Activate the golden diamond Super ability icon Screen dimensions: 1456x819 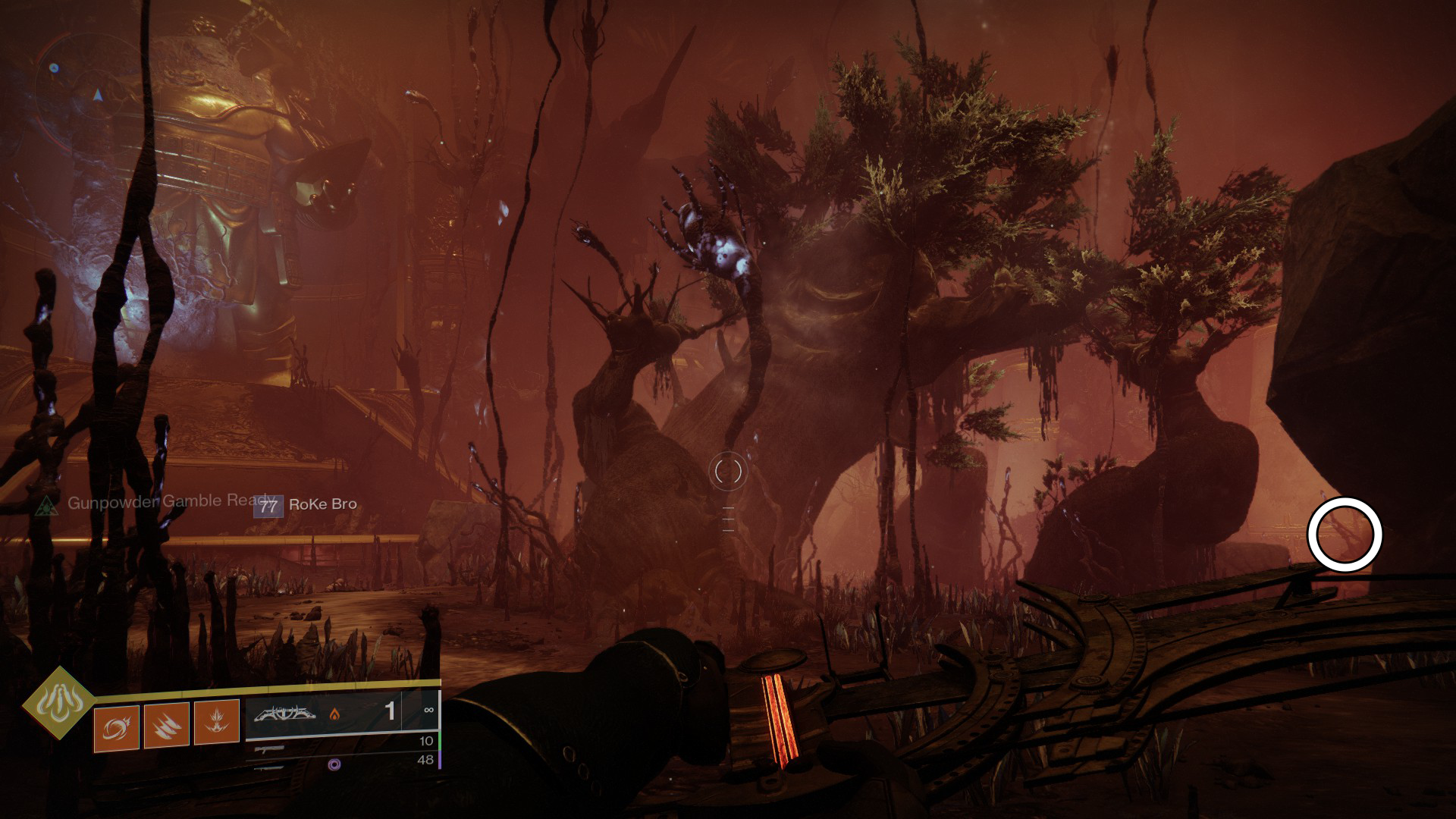pos(58,704)
